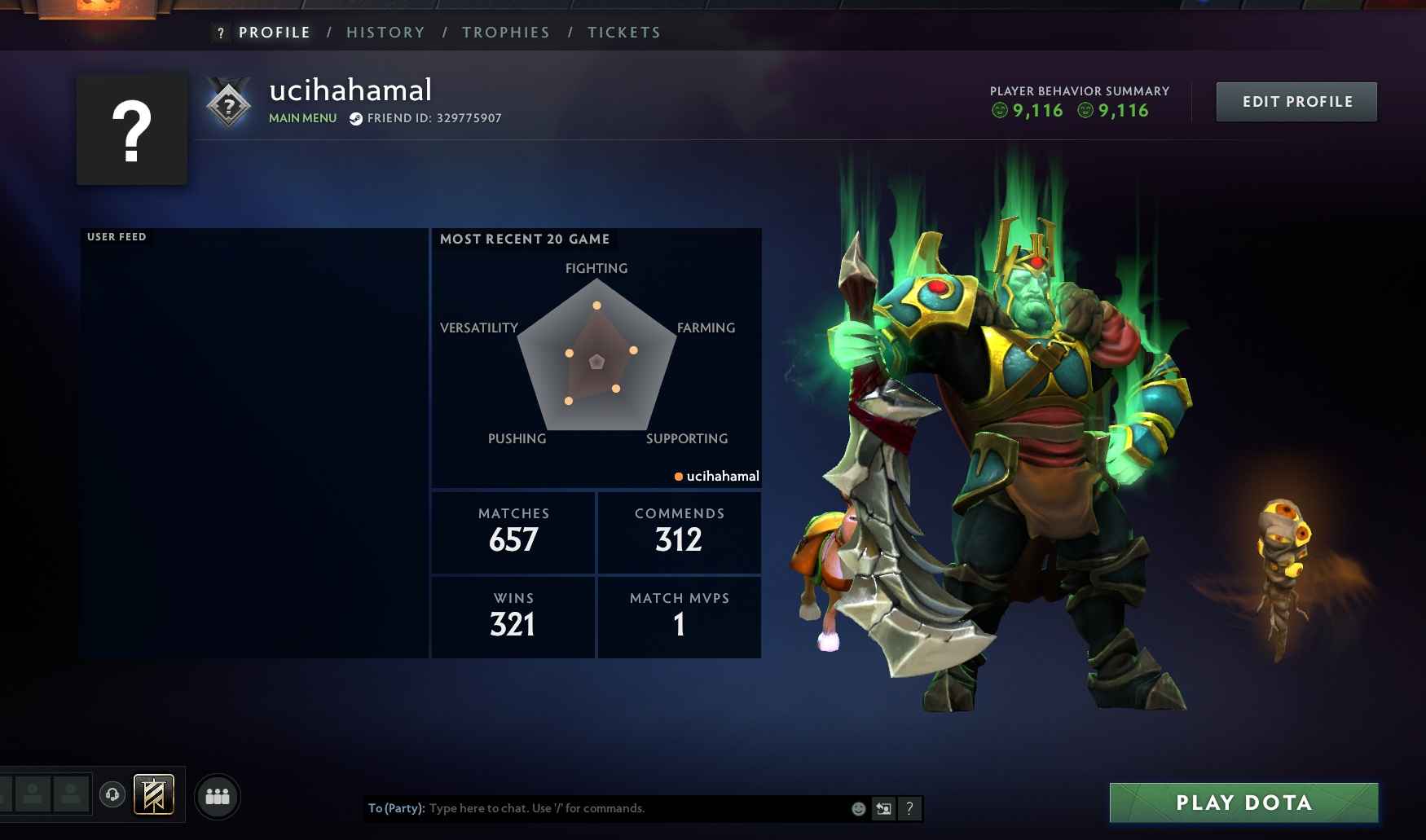Expand the MOST RECENT 20 GAME selector
Image resolution: width=1426 pixels, height=840 pixels.
(525, 239)
